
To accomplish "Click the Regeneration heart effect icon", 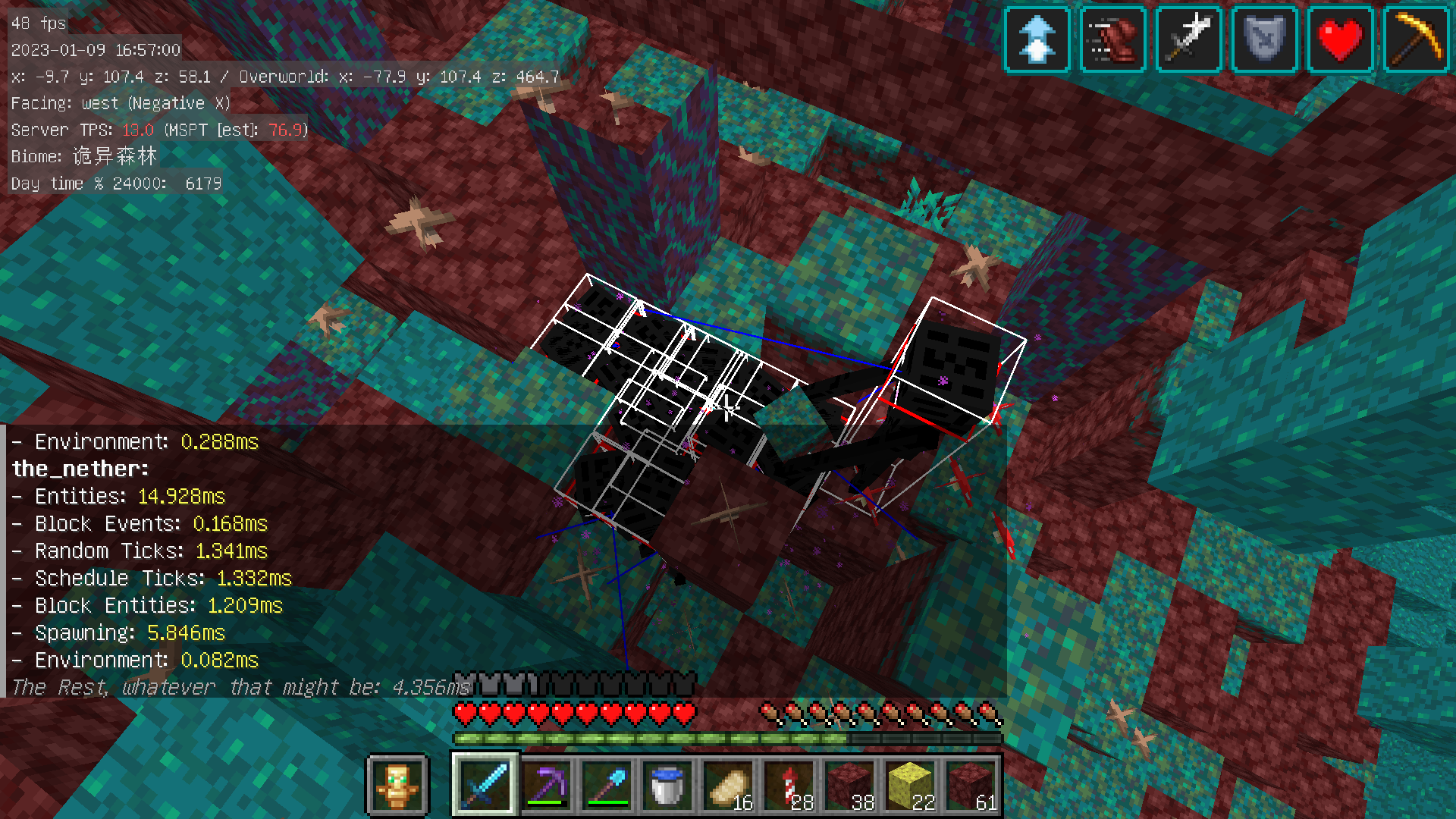I will point(1340,39).
